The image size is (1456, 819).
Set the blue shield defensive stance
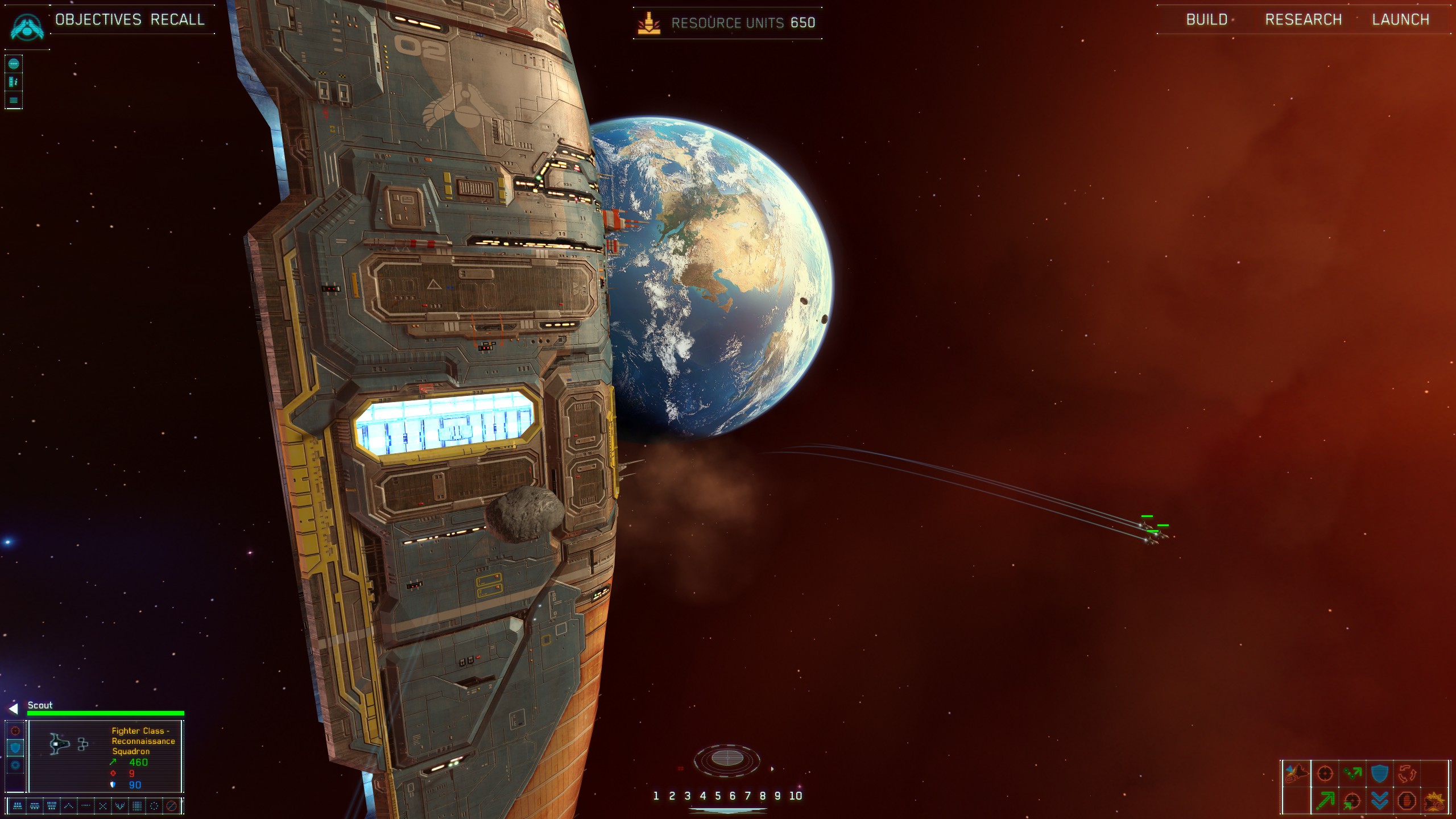click(x=15, y=748)
